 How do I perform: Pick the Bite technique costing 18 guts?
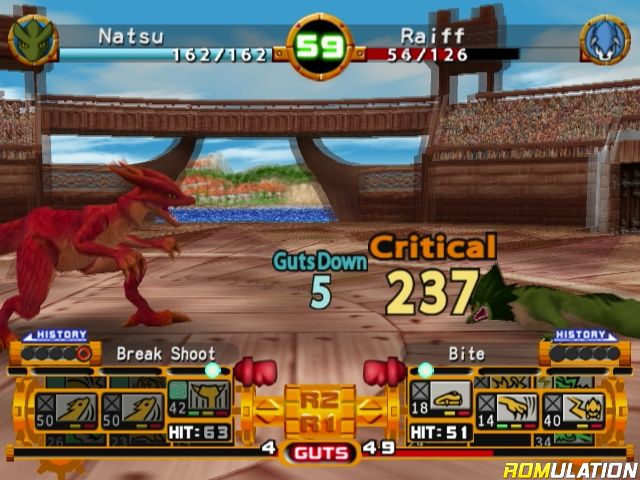click(x=436, y=400)
